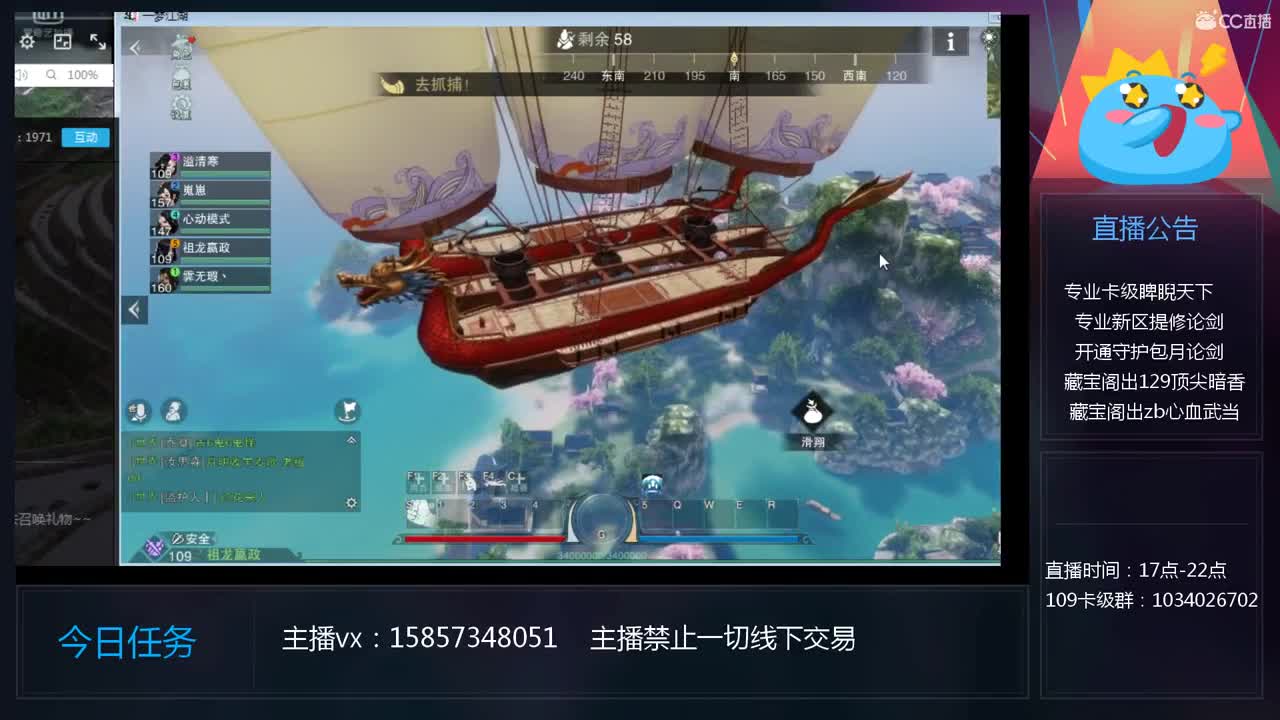The image size is (1280, 720).
Task: Click the flag icon above the chat window
Action: pyautogui.click(x=345, y=412)
